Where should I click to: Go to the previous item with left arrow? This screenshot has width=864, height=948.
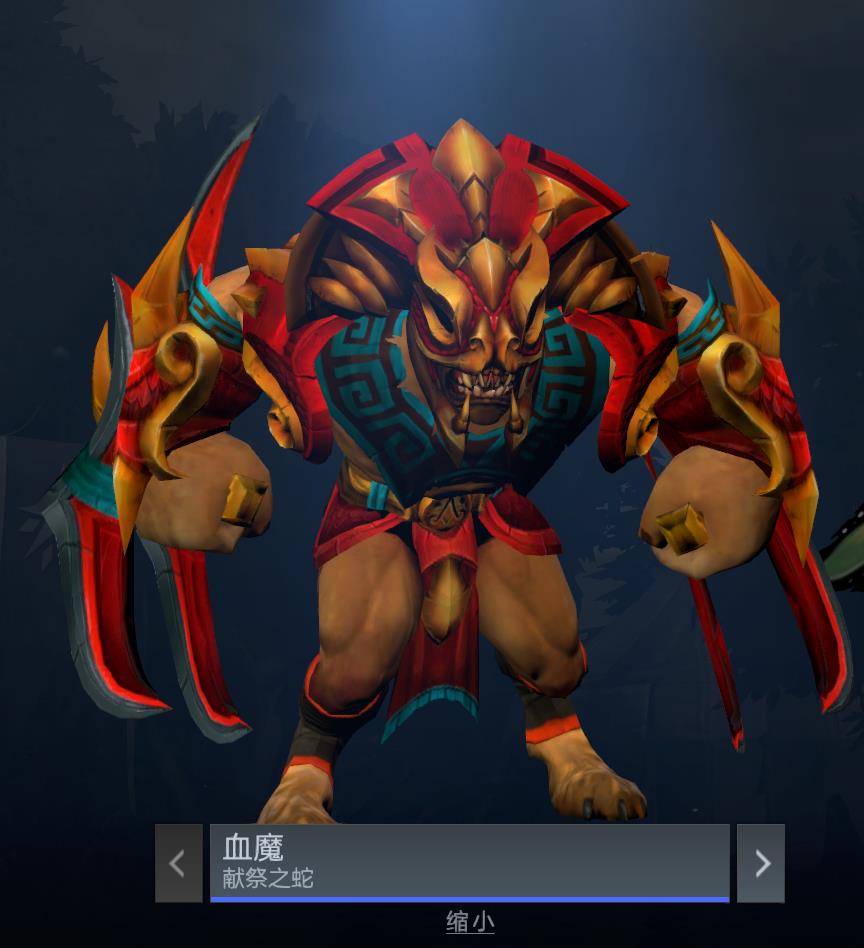(x=178, y=863)
